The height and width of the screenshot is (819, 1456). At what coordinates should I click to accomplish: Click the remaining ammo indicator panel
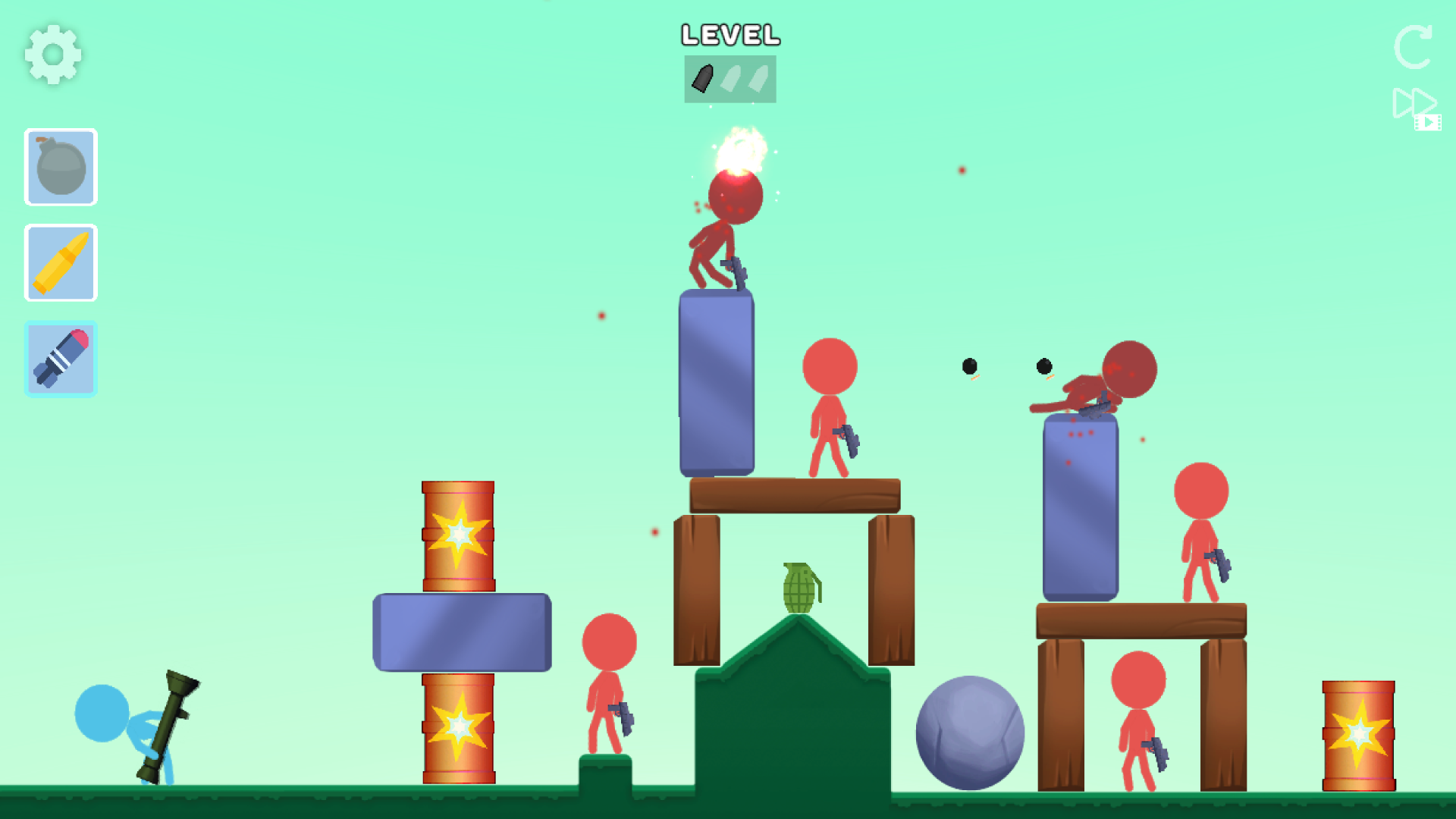point(729,79)
